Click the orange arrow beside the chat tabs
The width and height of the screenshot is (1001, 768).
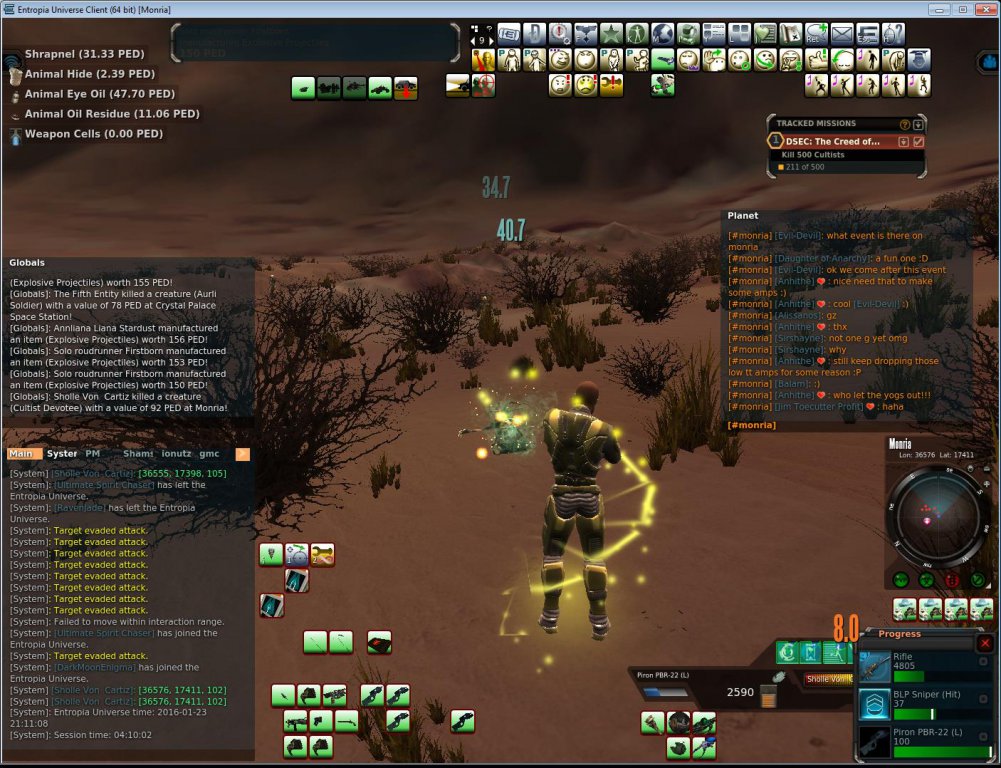coord(242,454)
